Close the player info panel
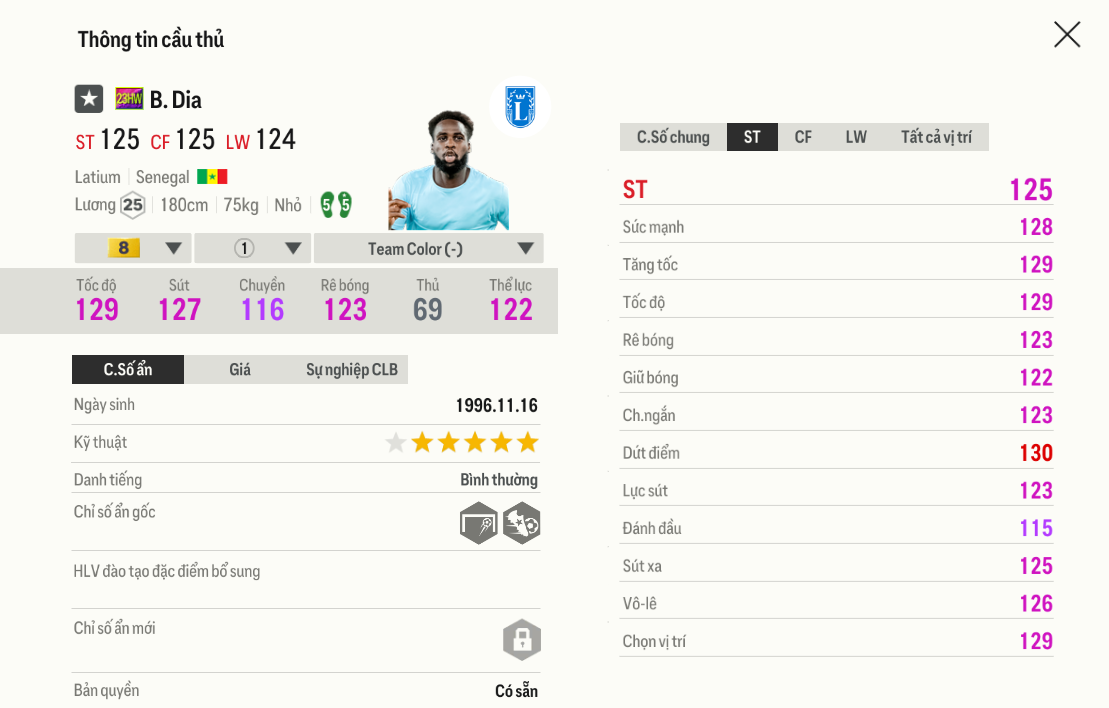The width and height of the screenshot is (1109, 708). click(1067, 35)
